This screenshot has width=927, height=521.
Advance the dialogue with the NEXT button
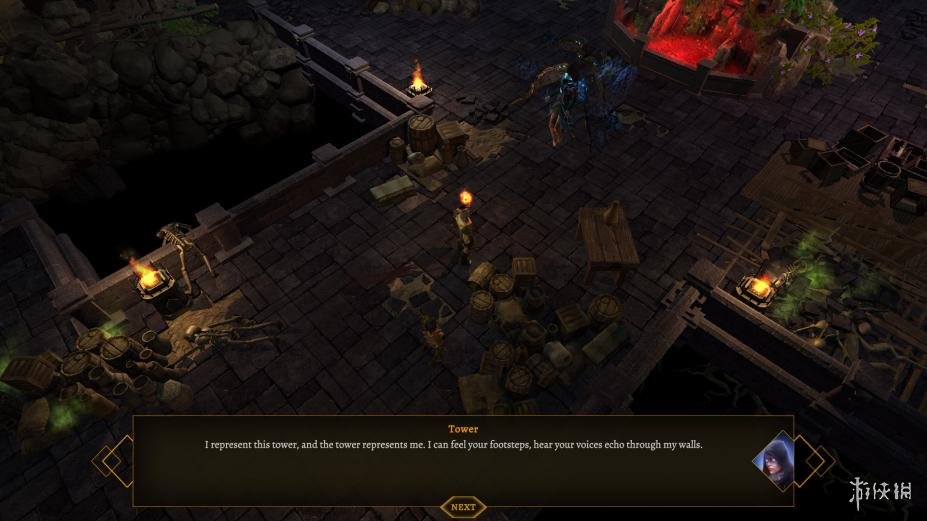click(x=463, y=507)
